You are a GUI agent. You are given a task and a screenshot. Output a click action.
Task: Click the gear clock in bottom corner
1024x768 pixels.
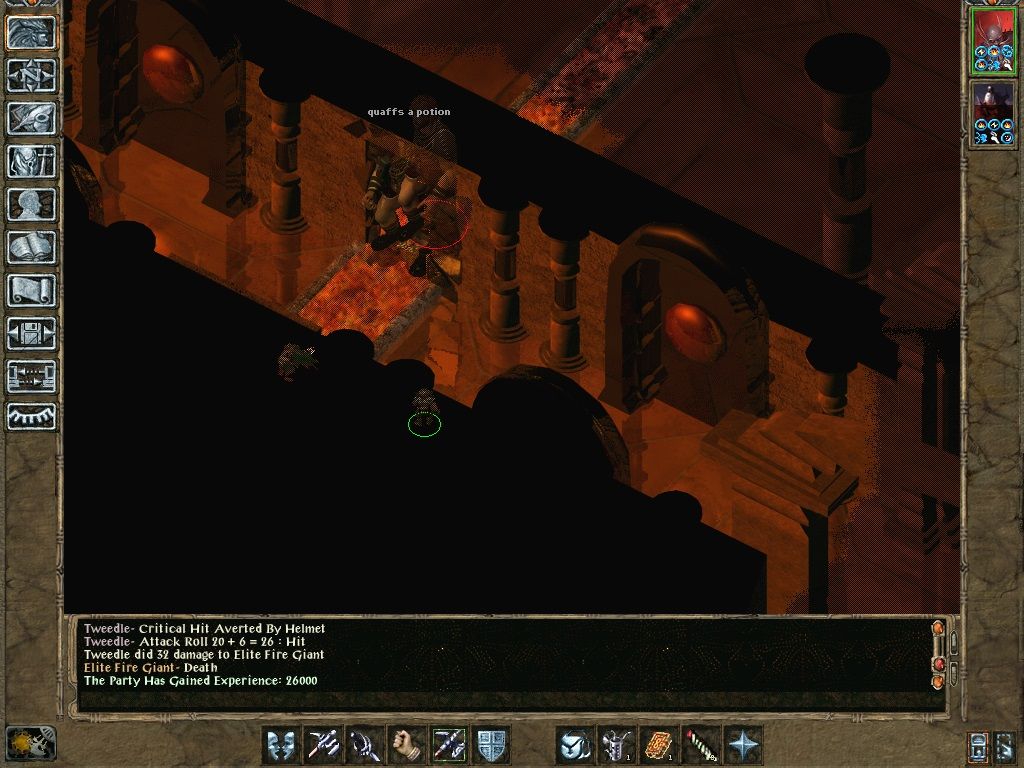(x=30, y=743)
